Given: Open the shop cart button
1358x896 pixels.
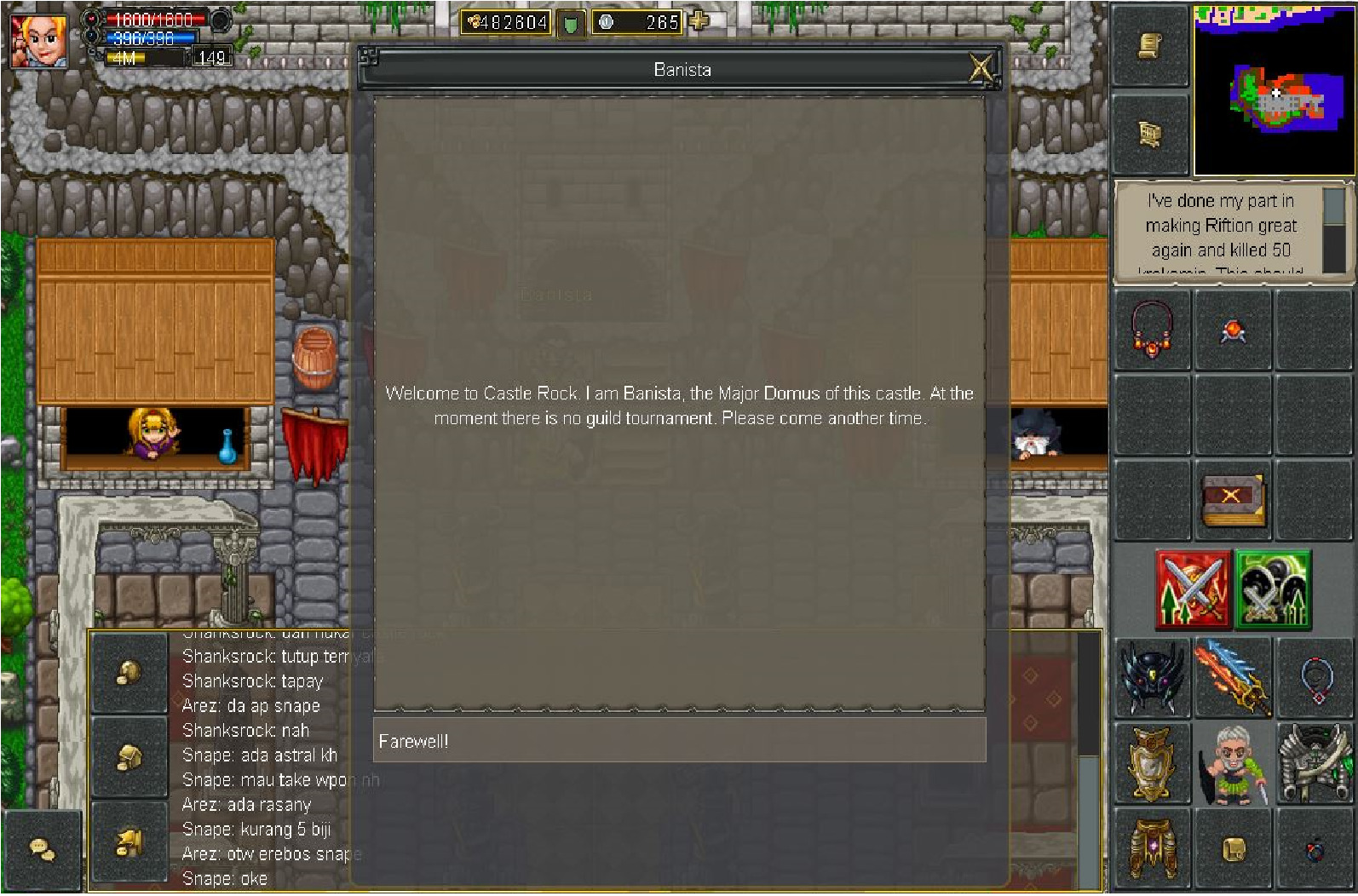Looking at the screenshot, I should (1150, 135).
